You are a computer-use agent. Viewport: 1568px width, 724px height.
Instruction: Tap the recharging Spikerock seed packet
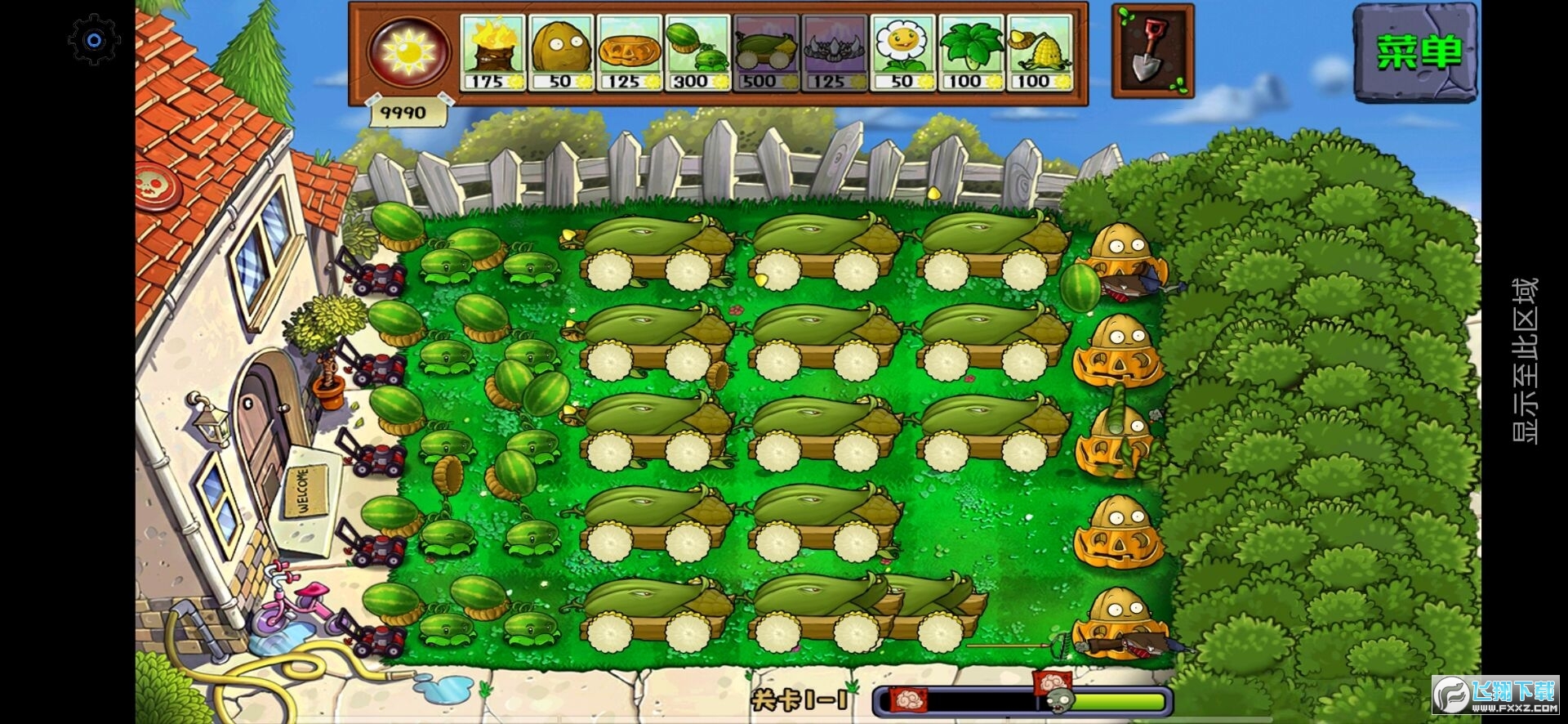[x=833, y=49]
